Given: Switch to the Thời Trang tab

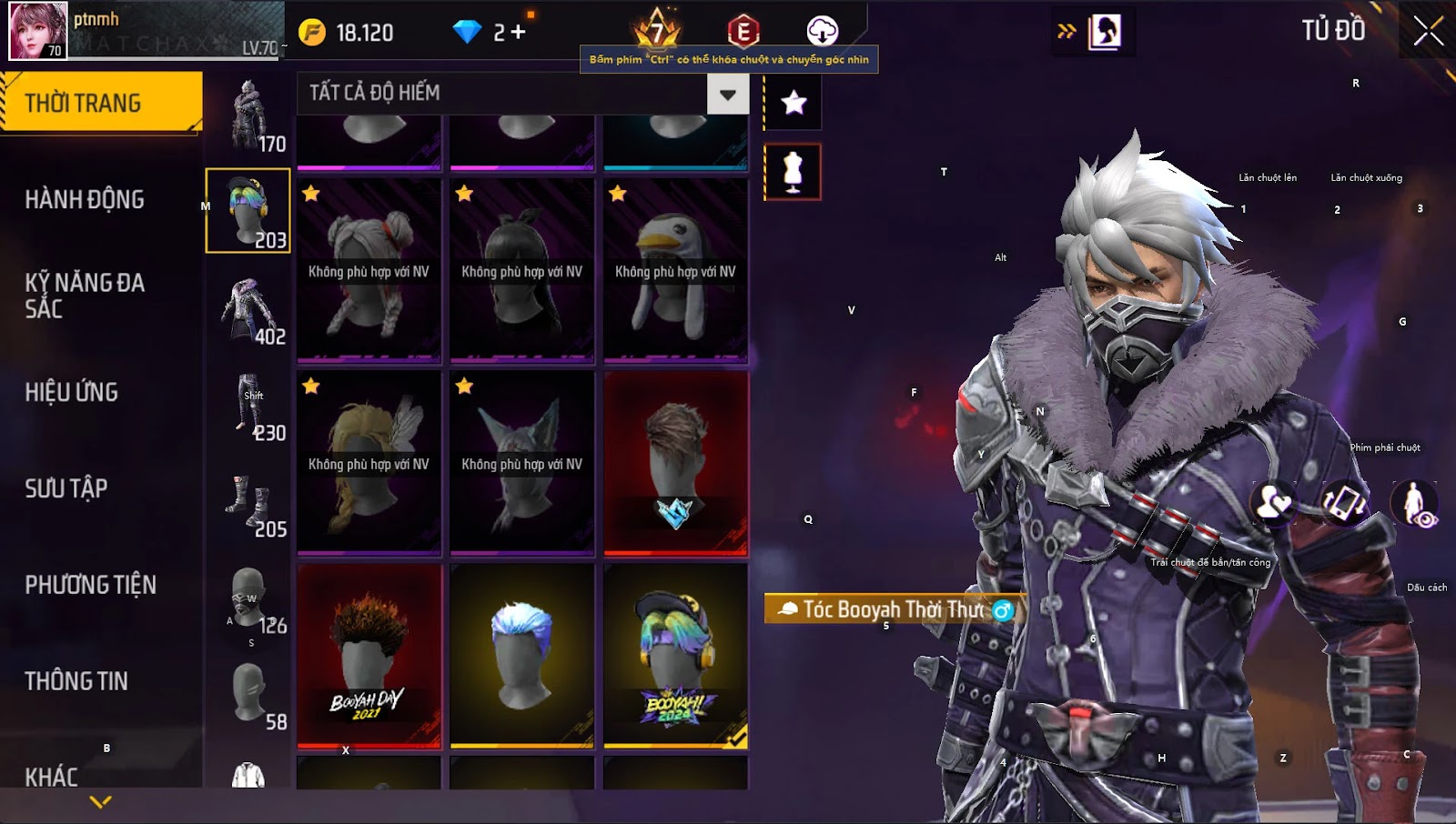Looking at the screenshot, I should point(101,103).
